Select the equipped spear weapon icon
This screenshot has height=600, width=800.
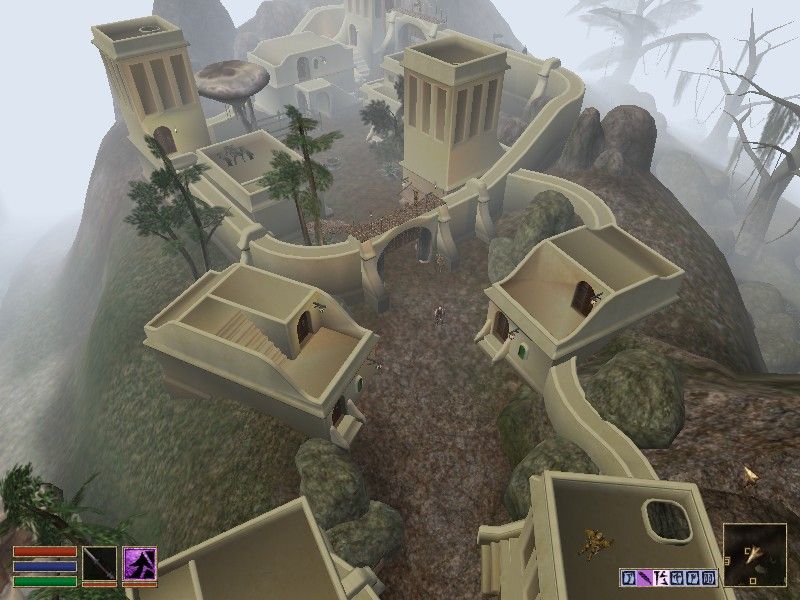(x=100, y=564)
